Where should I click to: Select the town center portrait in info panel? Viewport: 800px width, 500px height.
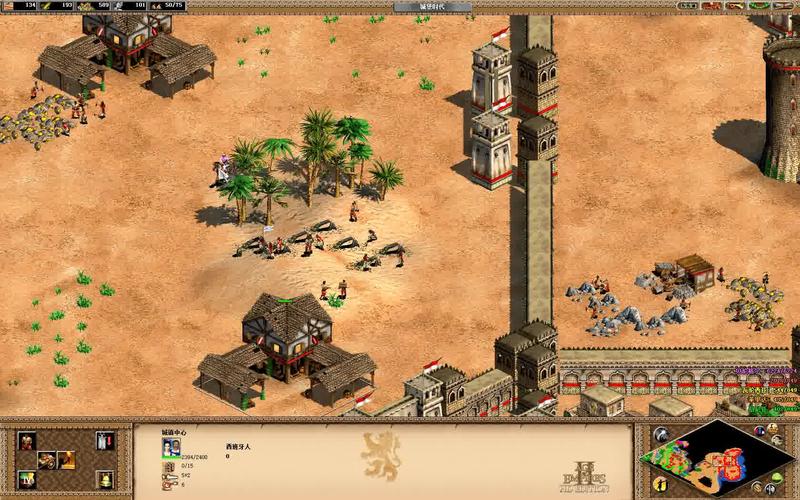tap(171, 447)
